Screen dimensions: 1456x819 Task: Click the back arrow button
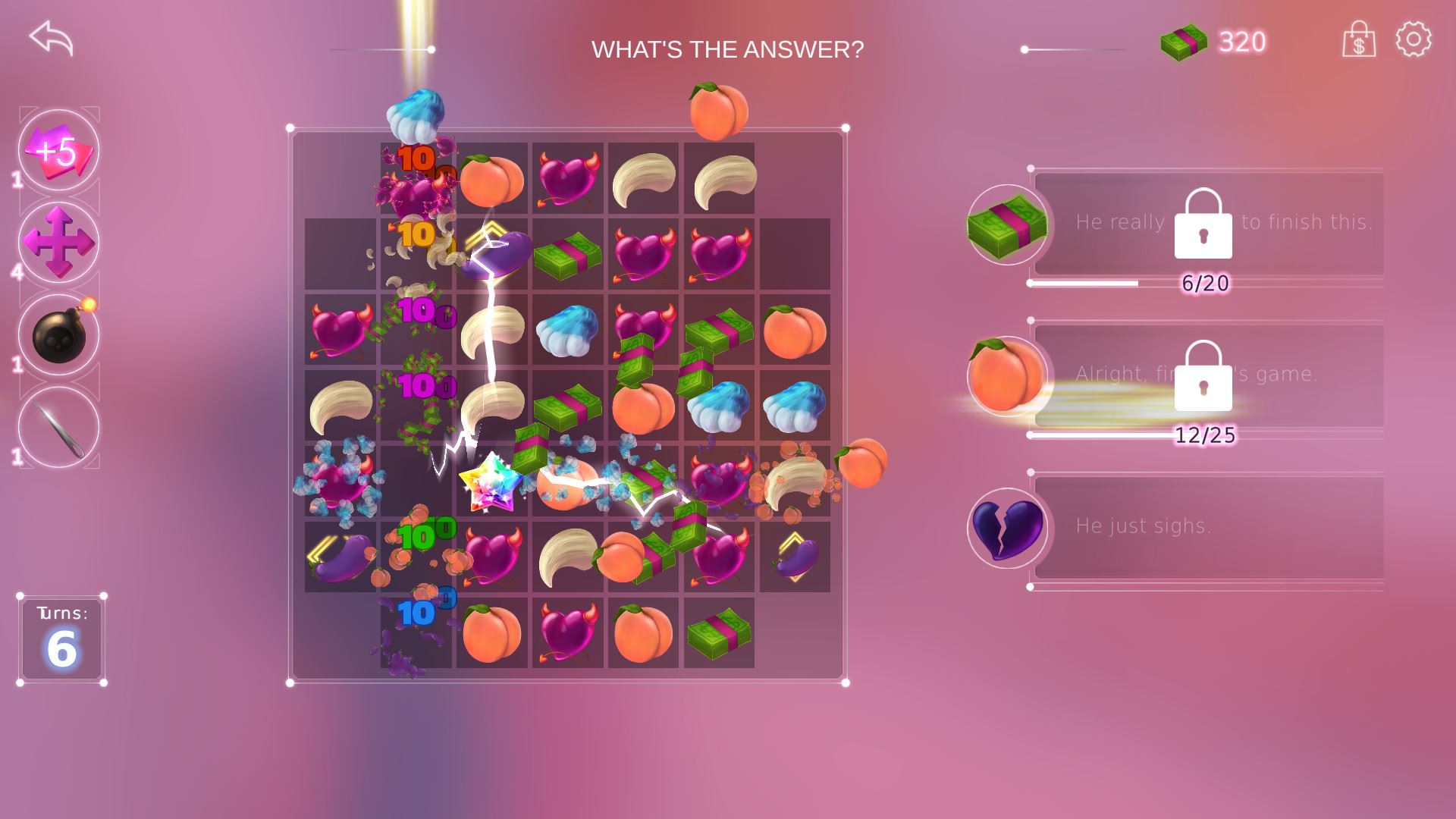coord(51,38)
